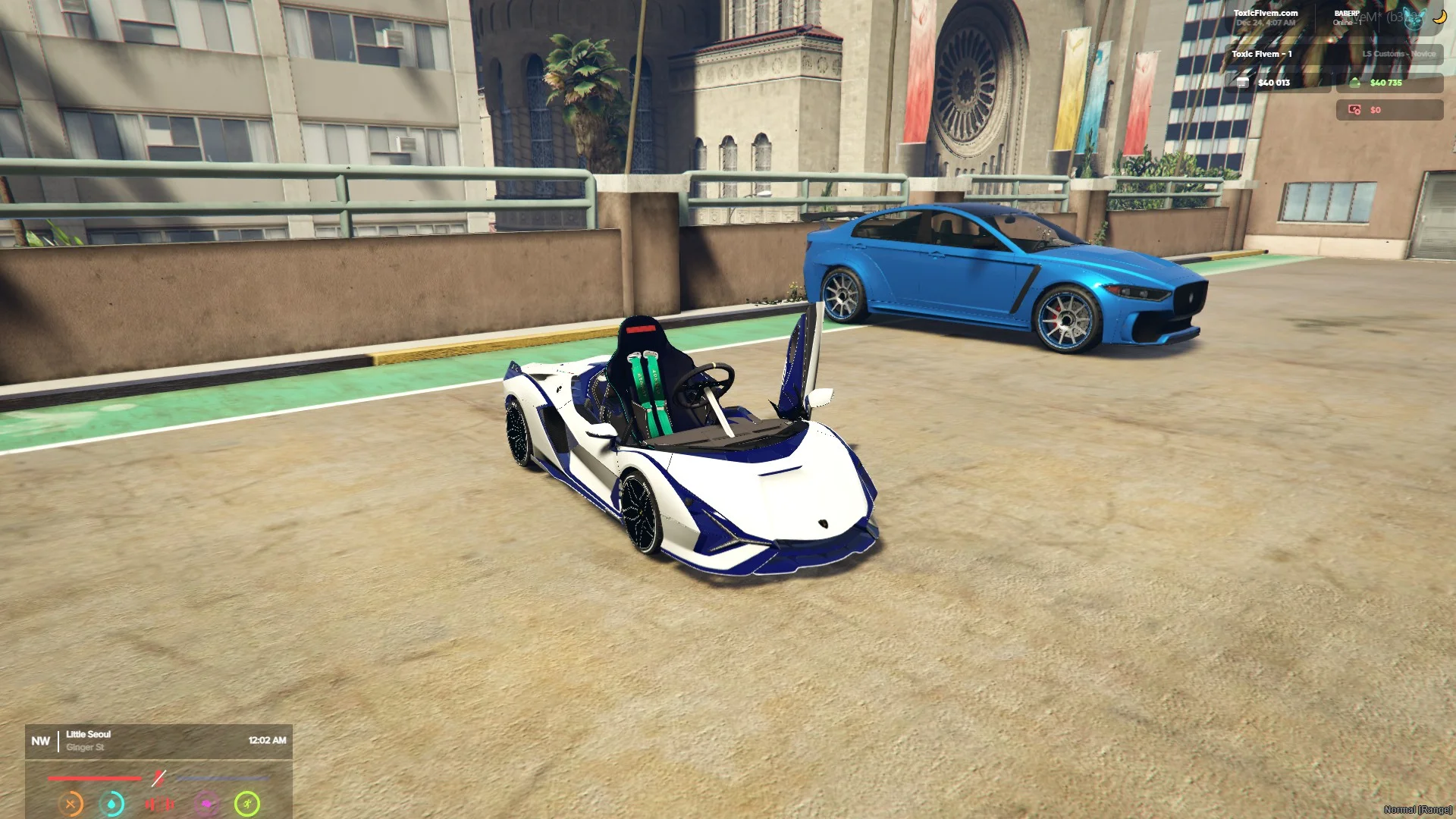Toggle the red voice waveform indicator
1456x819 pixels.
159,804
